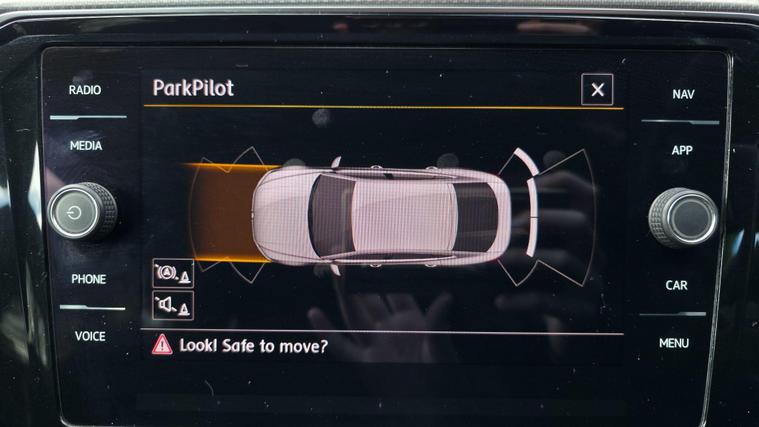
Task: Toggle the manoeuvre braking icon
Action: click(172, 273)
